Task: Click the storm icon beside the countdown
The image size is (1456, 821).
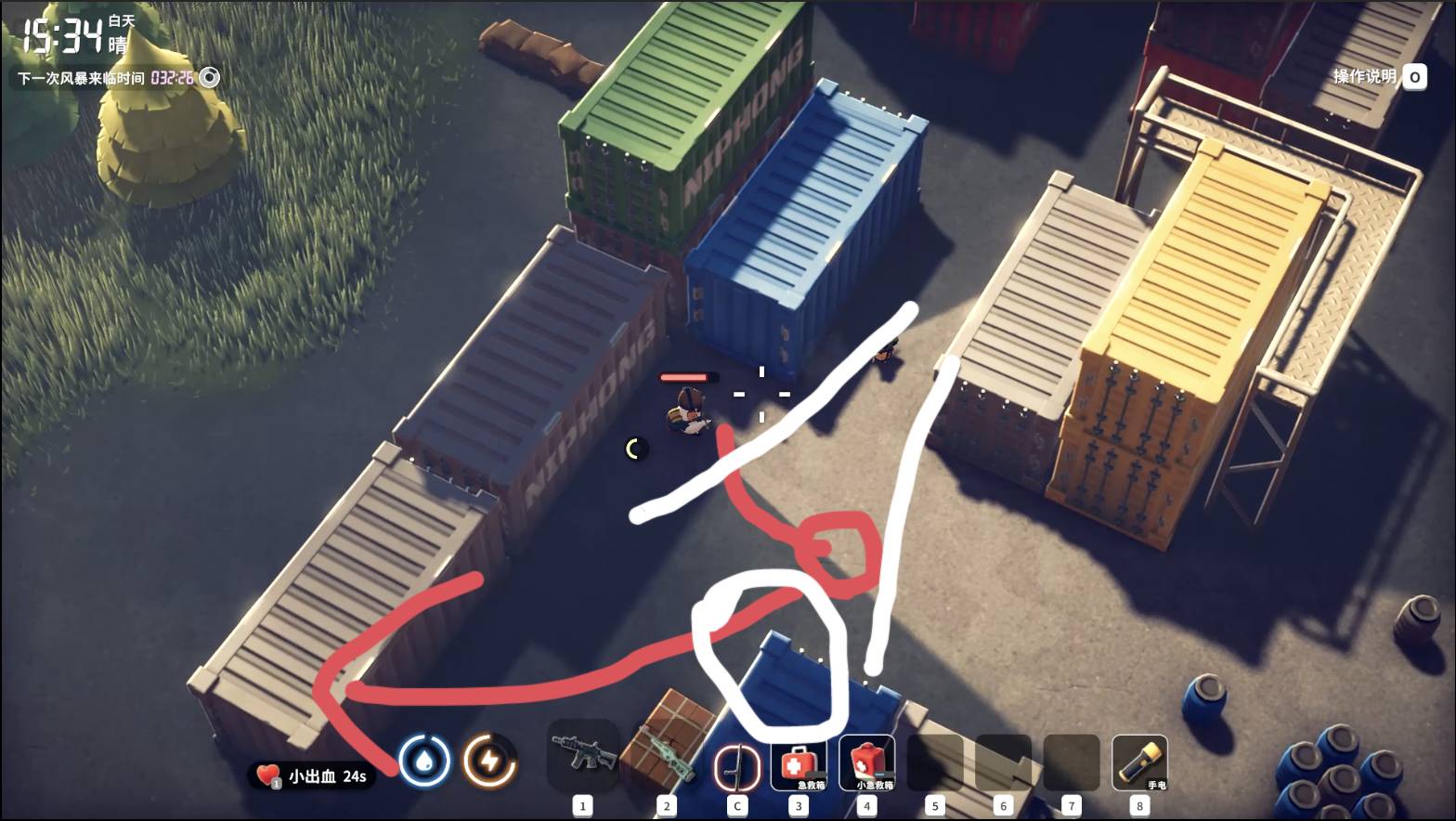Action: (x=211, y=77)
